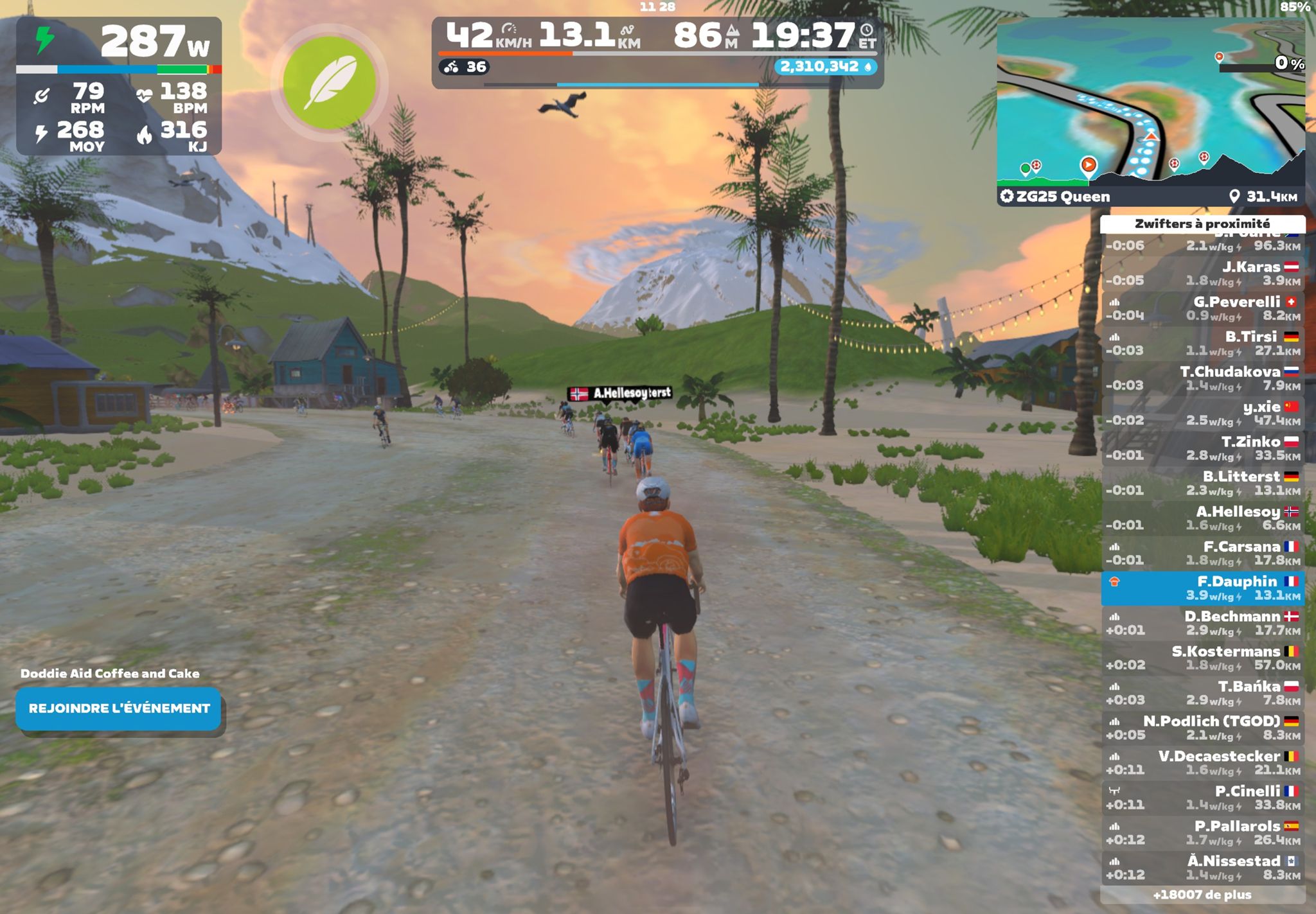The width and height of the screenshot is (1316, 914).
Task: Select N.Podlich (TGOD) rider row
Action: [x=1202, y=728]
